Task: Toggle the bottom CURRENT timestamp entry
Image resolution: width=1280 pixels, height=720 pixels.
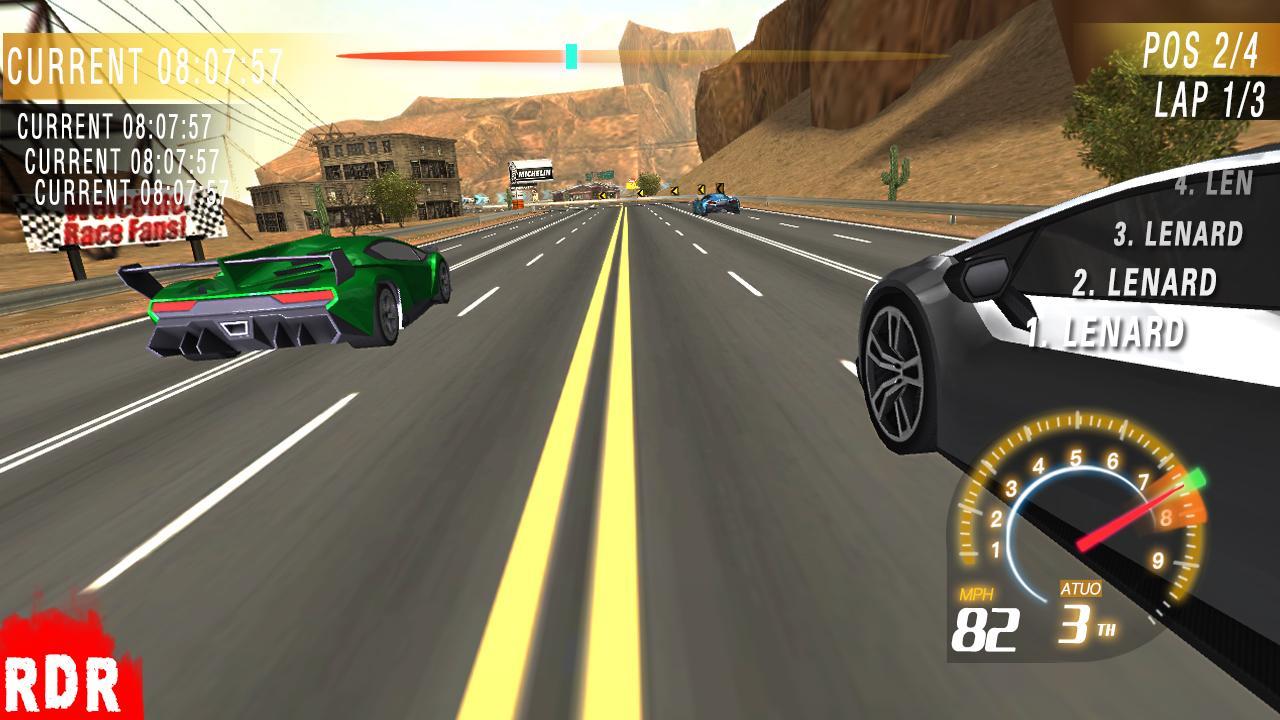Action: click(x=130, y=192)
